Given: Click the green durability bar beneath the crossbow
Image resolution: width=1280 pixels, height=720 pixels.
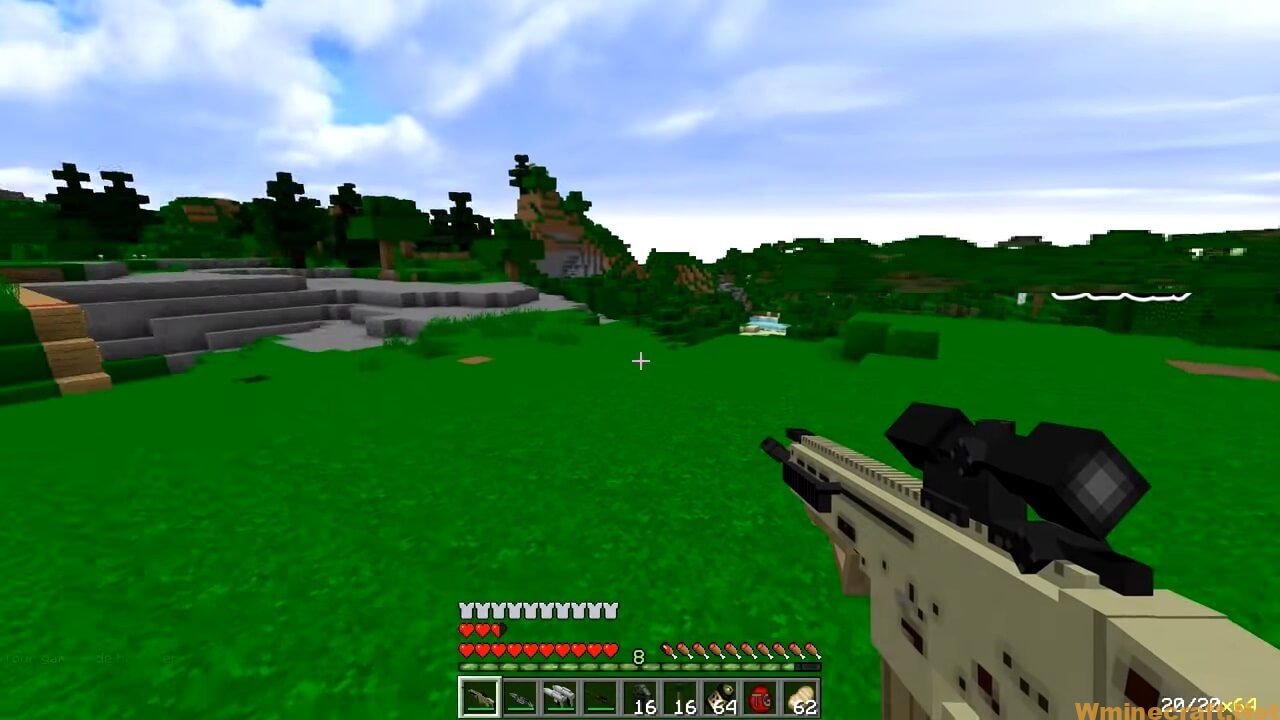Looking at the screenshot, I should click(x=521, y=710).
